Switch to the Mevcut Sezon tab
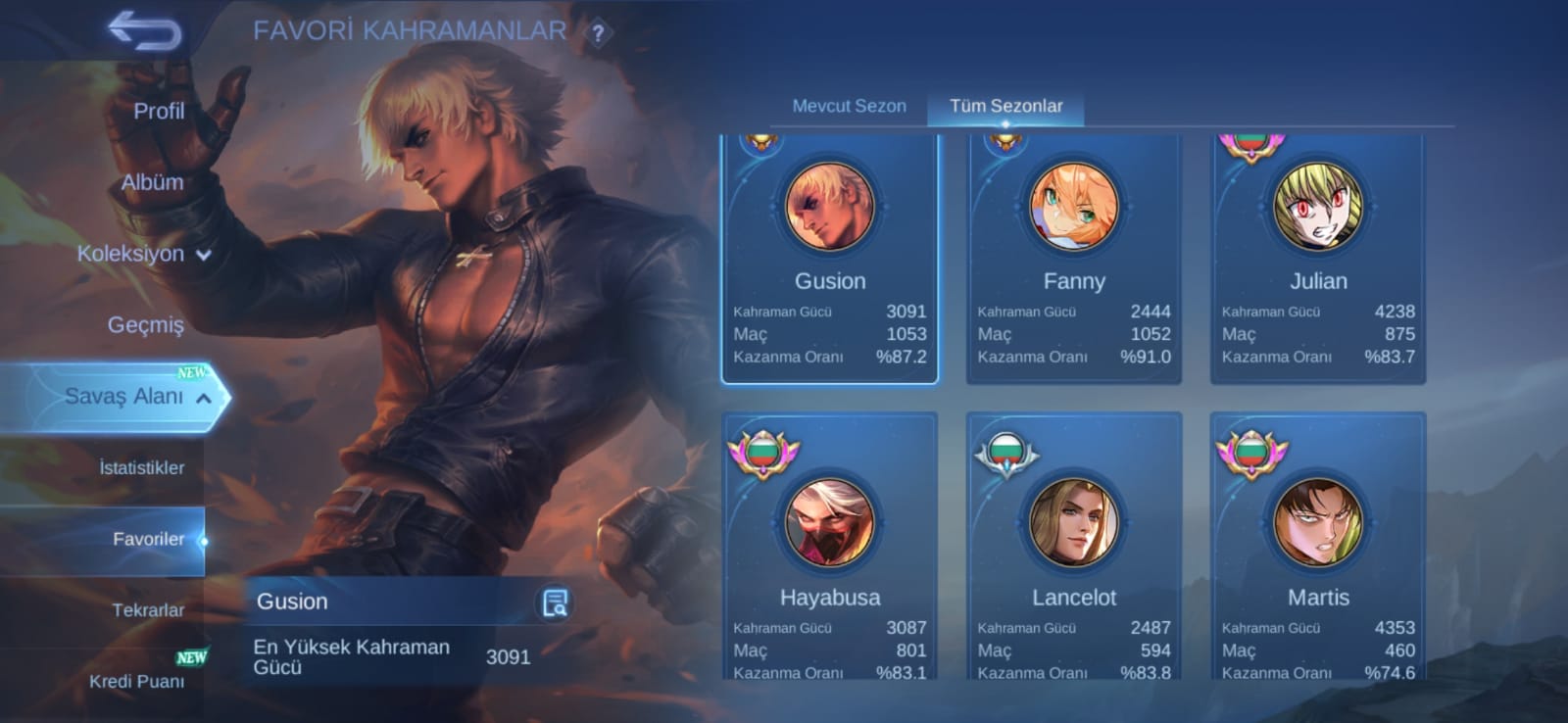 (849, 106)
